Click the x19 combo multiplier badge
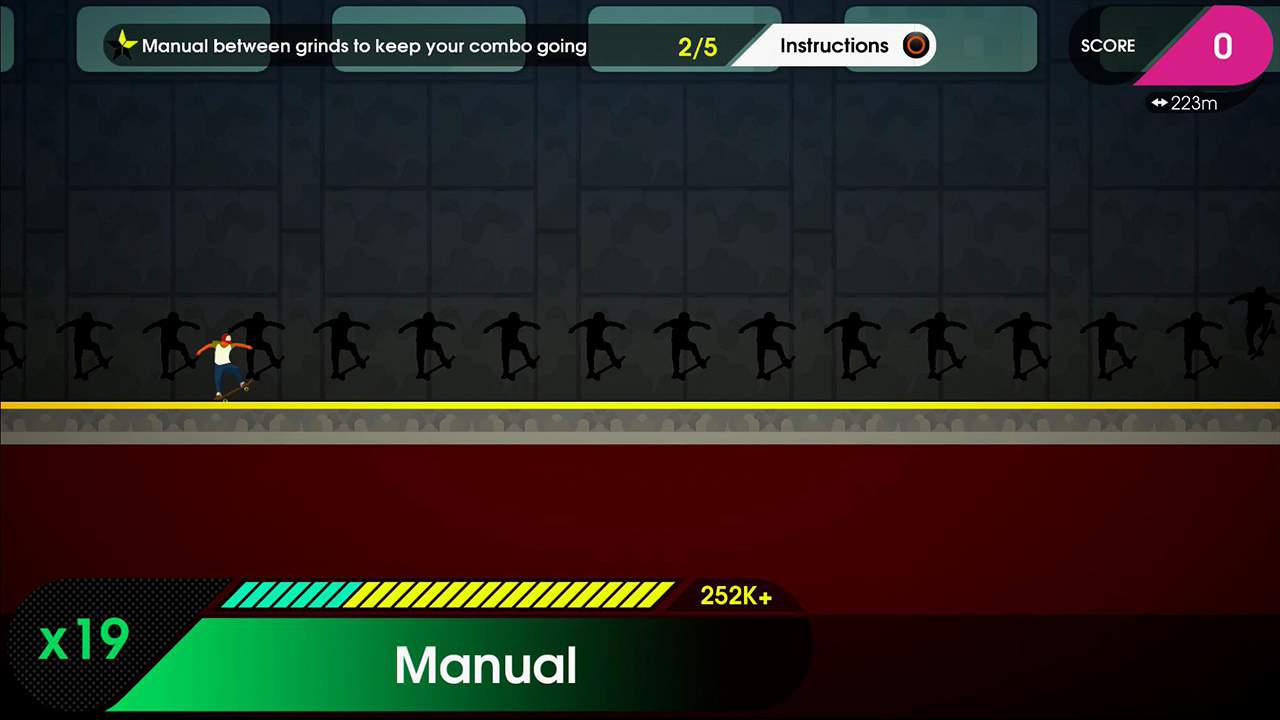Screen dimensions: 1280x720 84,640
